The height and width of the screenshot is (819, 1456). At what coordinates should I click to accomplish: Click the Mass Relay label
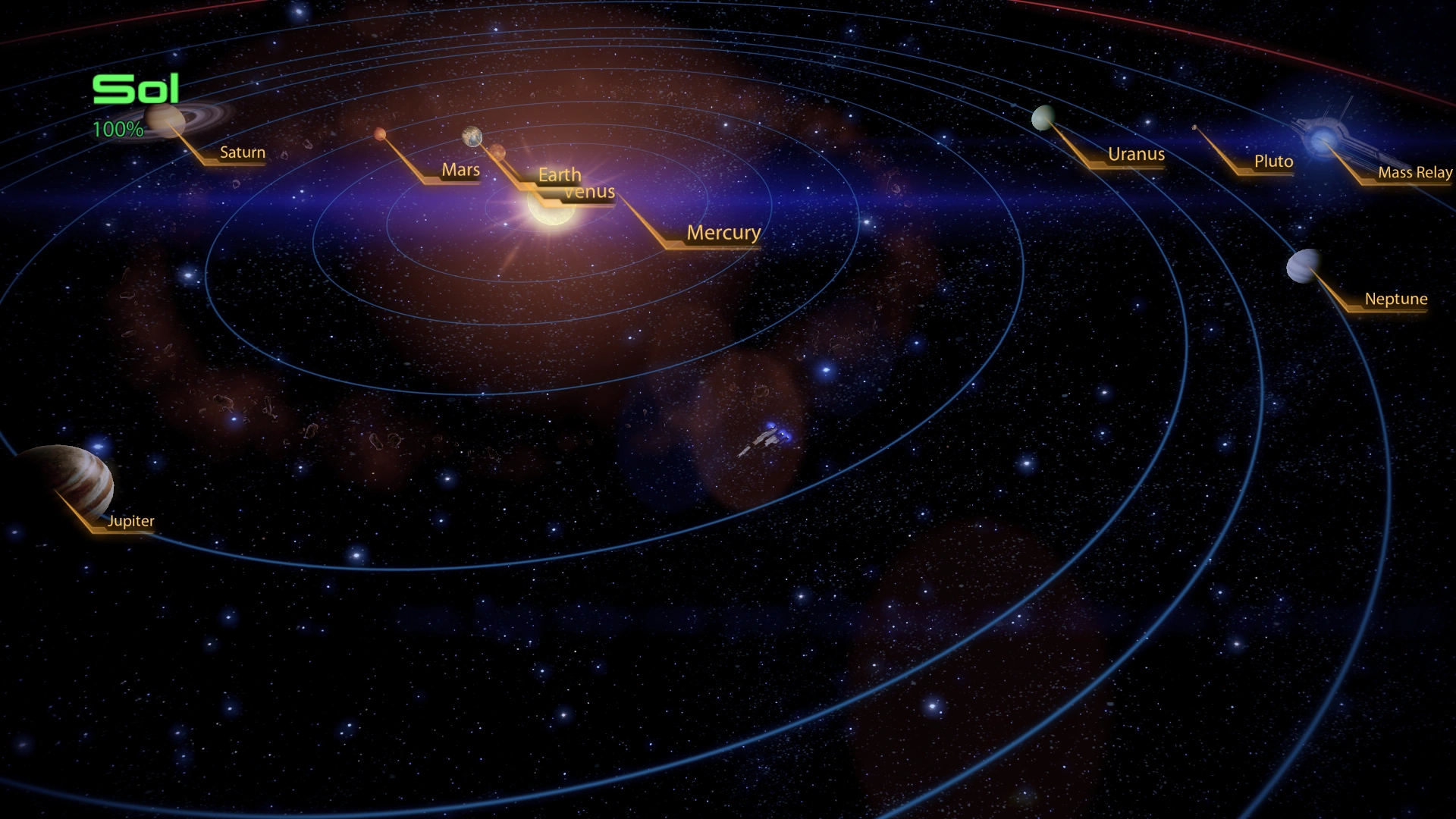coord(1415,173)
